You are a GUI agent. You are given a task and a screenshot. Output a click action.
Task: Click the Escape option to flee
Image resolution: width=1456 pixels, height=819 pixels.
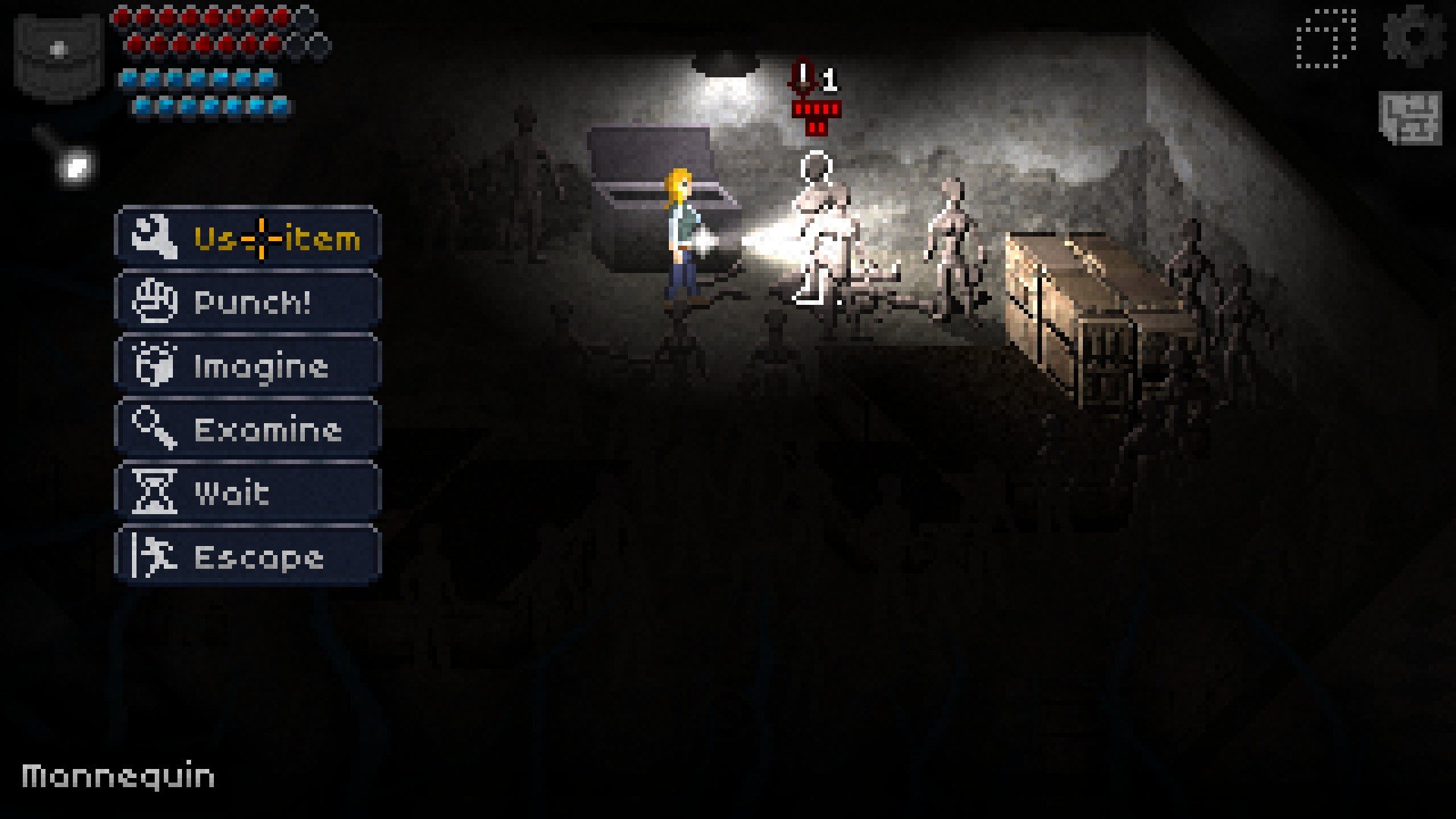pos(247,557)
